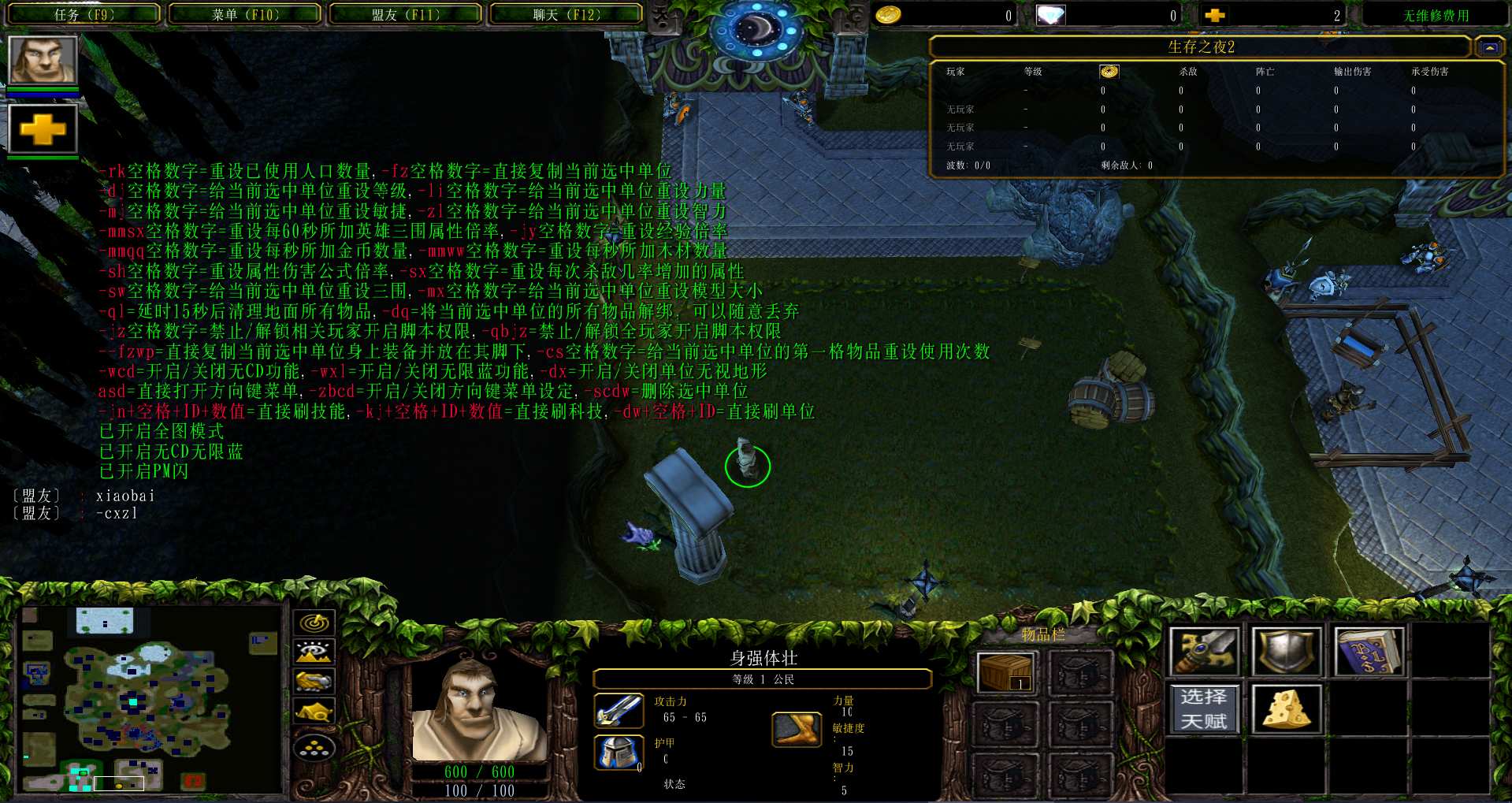Open the blue spellbook ability

(1369, 652)
